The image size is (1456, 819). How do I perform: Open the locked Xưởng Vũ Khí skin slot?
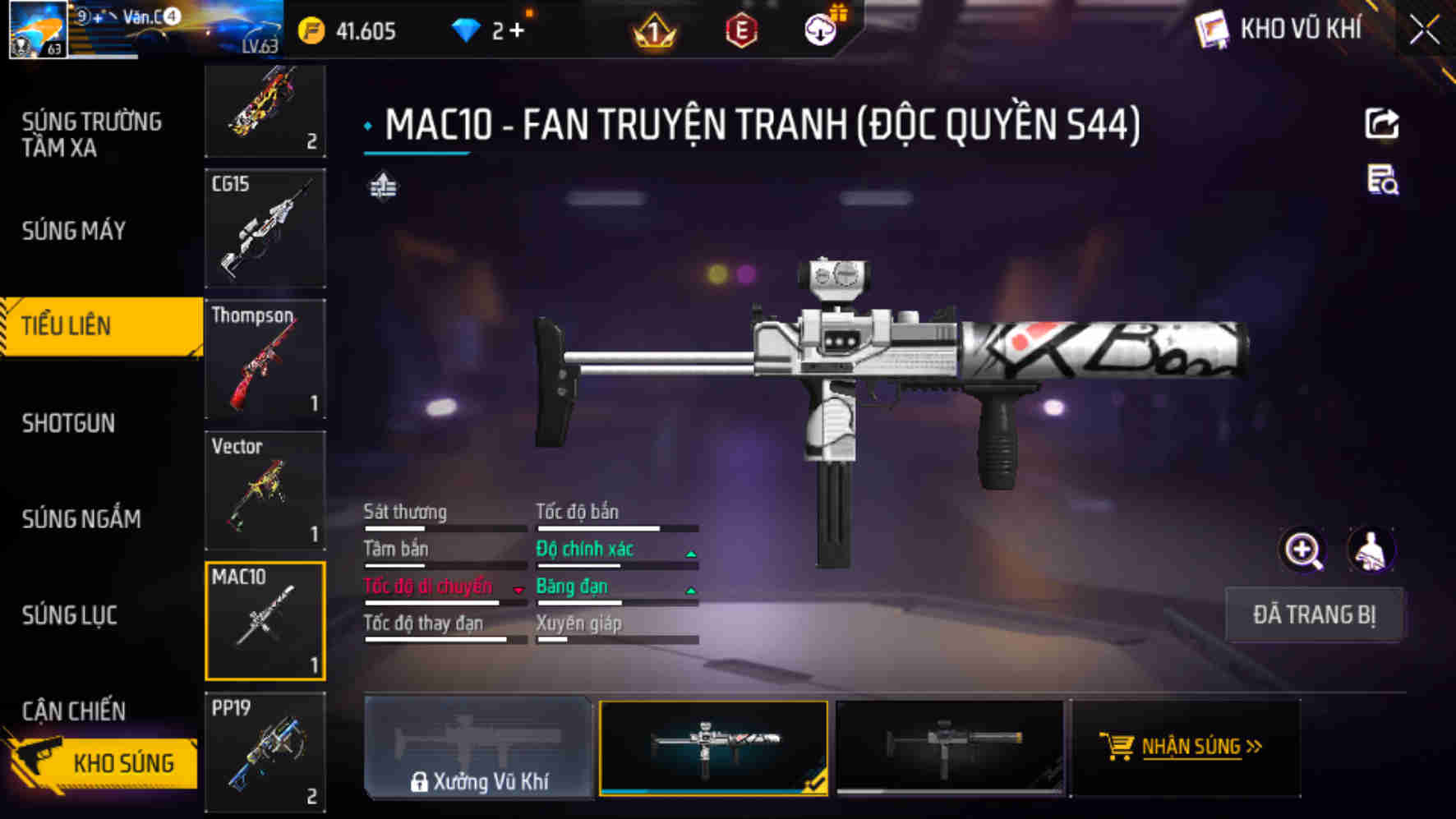point(478,747)
